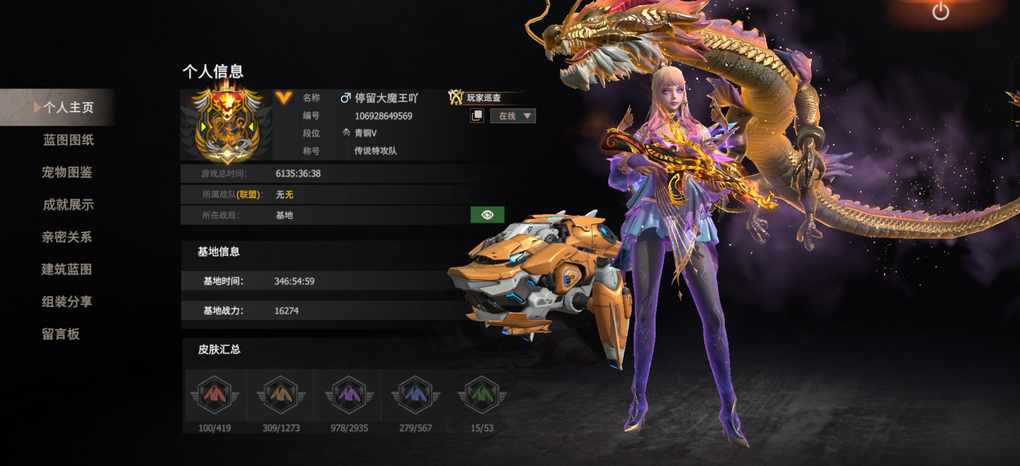The width and height of the screenshot is (1020, 466).
Task: Open the 组装分享 section
Action: click(x=68, y=301)
